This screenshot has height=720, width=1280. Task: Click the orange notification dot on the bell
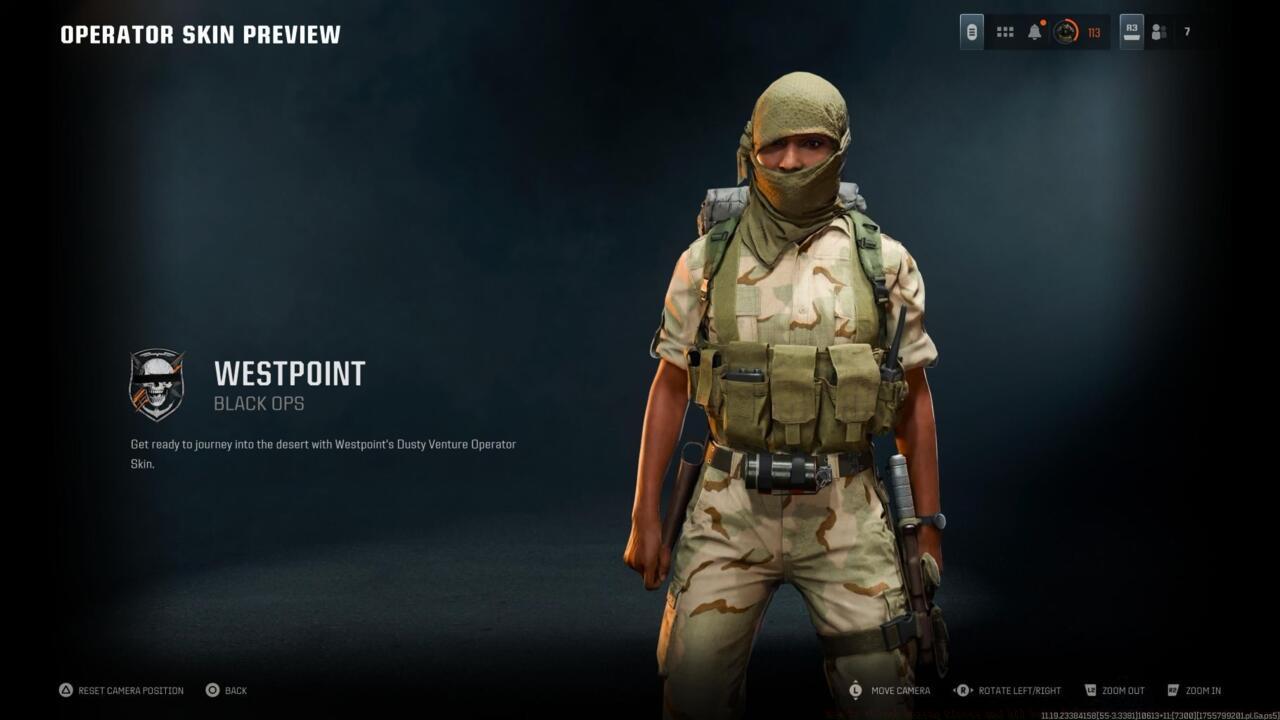click(1044, 22)
